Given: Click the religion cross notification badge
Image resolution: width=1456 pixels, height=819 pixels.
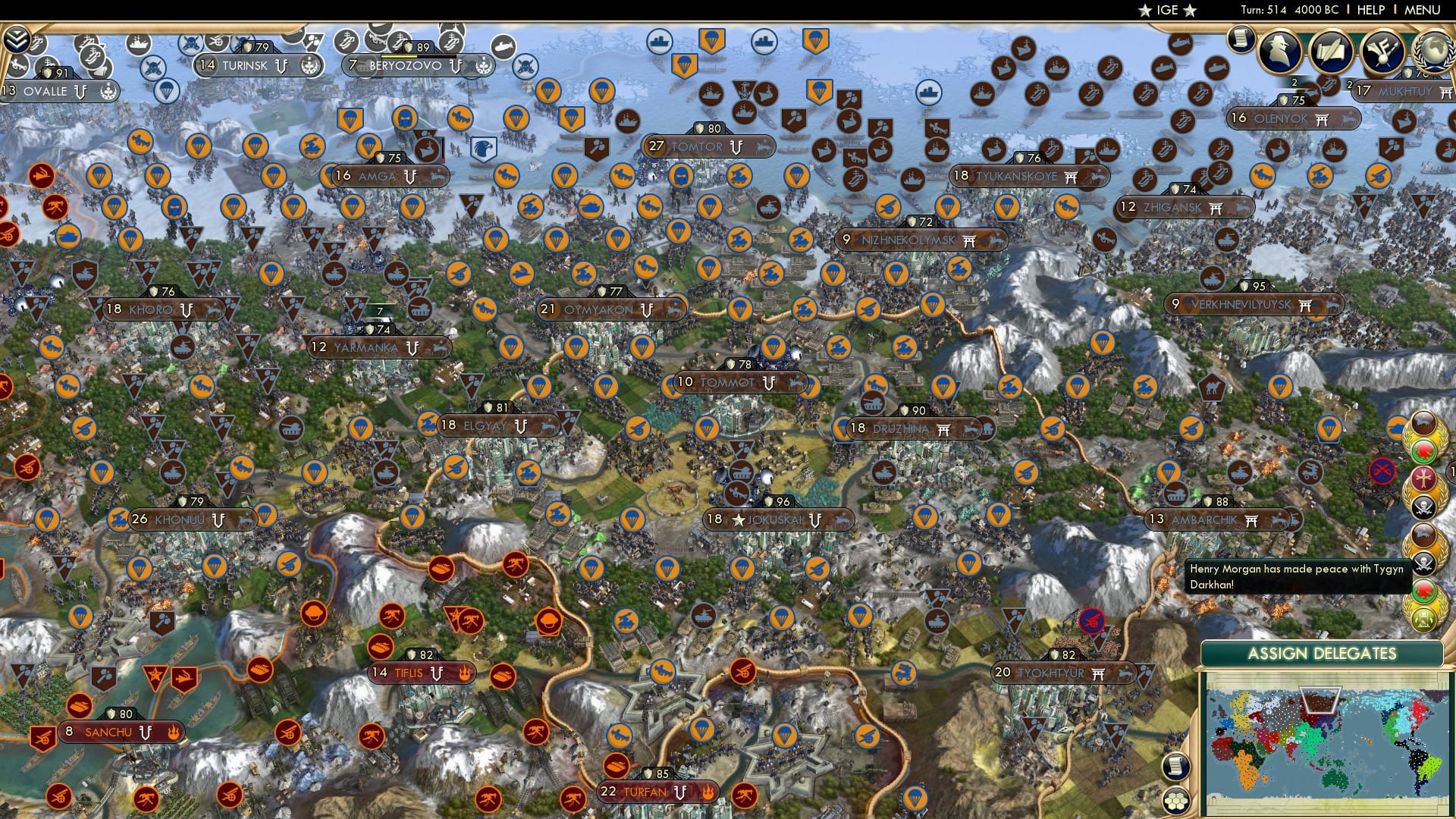Looking at the screenshot, I should 1423,478.
